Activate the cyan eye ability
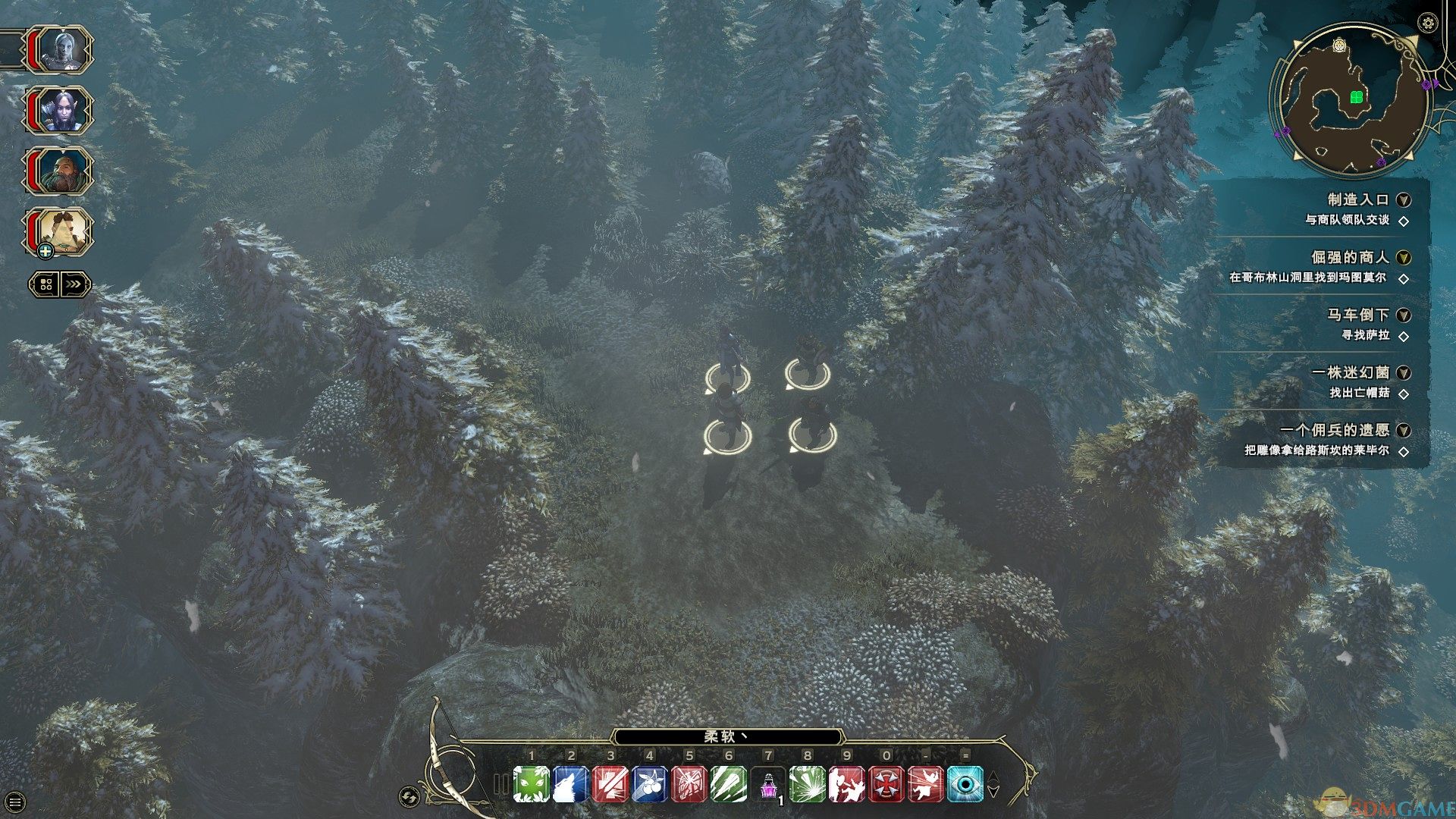Viewport: 1456px width, 819px height. tap(965, 784)
